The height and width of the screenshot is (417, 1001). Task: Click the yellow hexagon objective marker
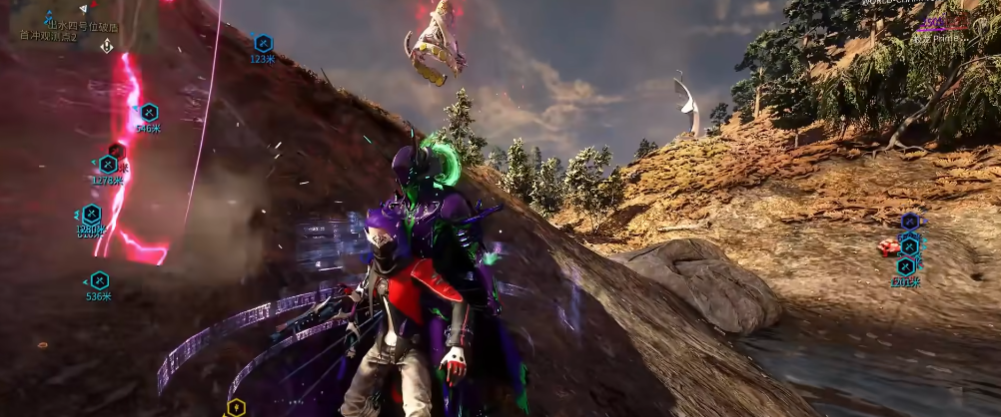(235, 407)
